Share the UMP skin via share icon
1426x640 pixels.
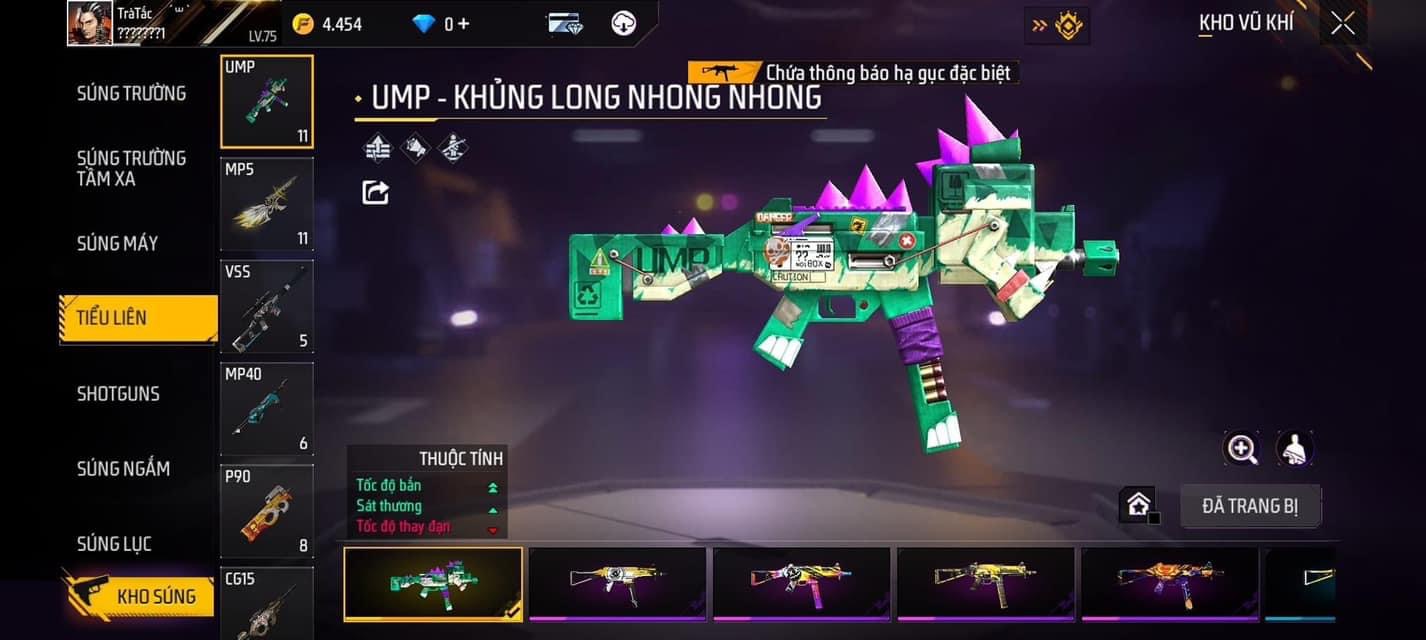tap(375, 191)
